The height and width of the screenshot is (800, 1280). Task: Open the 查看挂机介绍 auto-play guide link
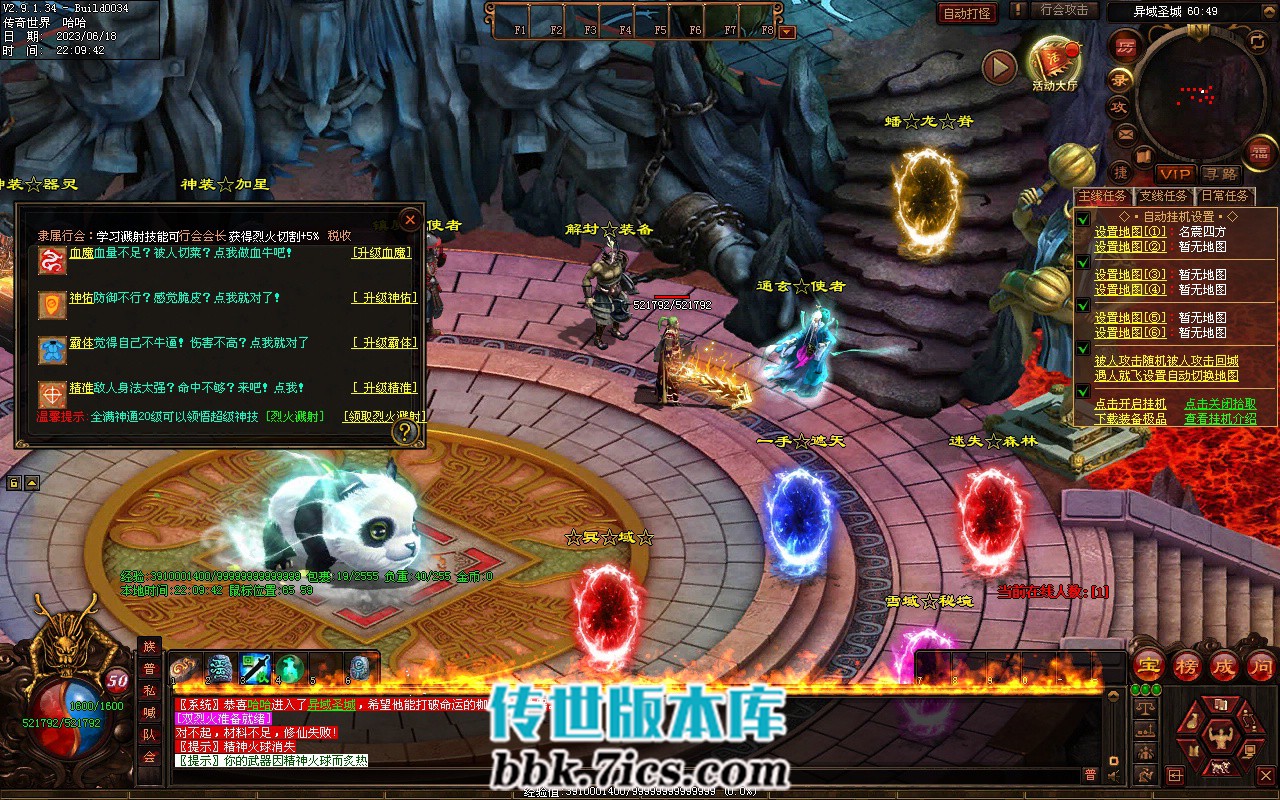(1220, 419)
